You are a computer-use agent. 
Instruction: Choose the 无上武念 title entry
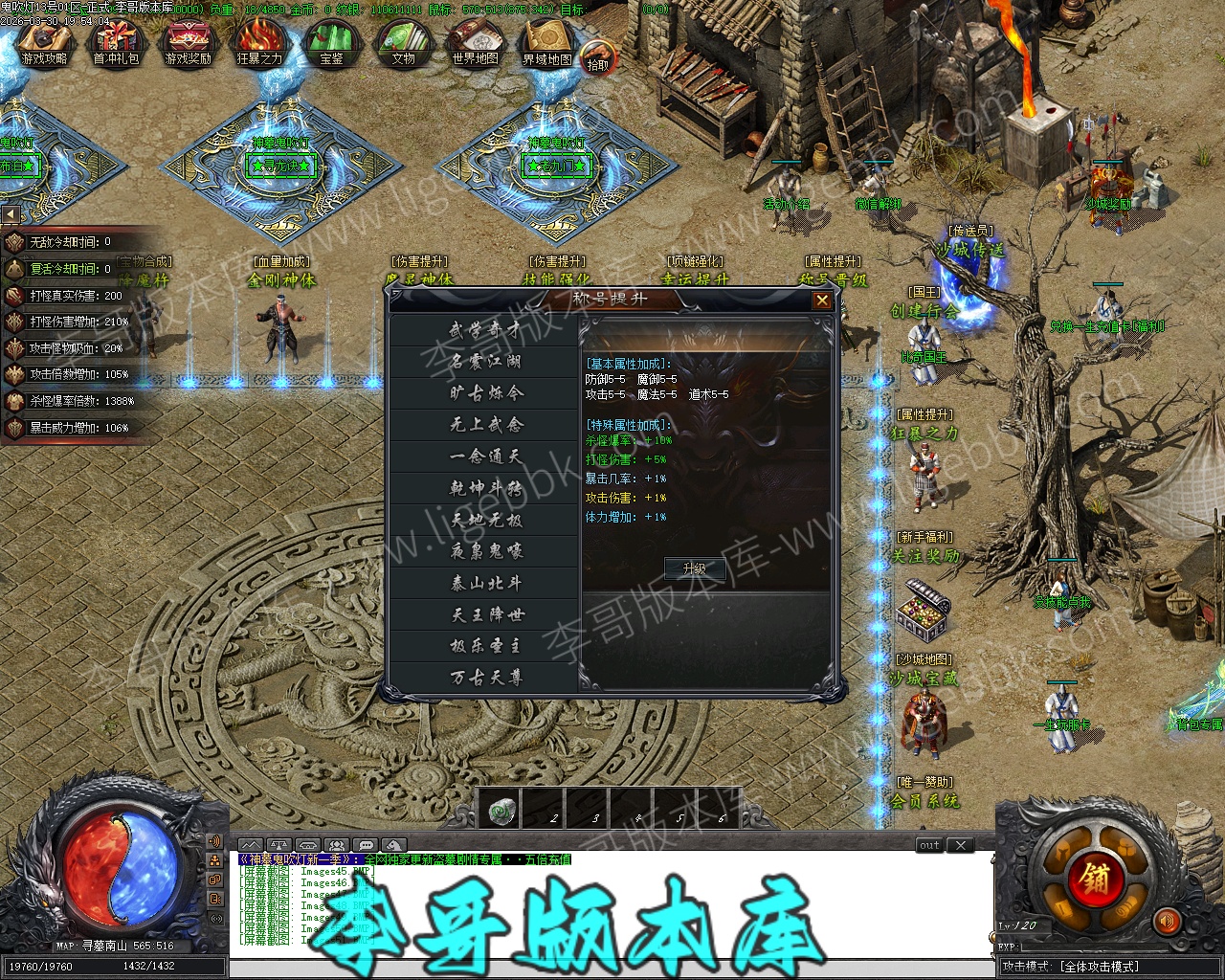click(x=485, y=425)
